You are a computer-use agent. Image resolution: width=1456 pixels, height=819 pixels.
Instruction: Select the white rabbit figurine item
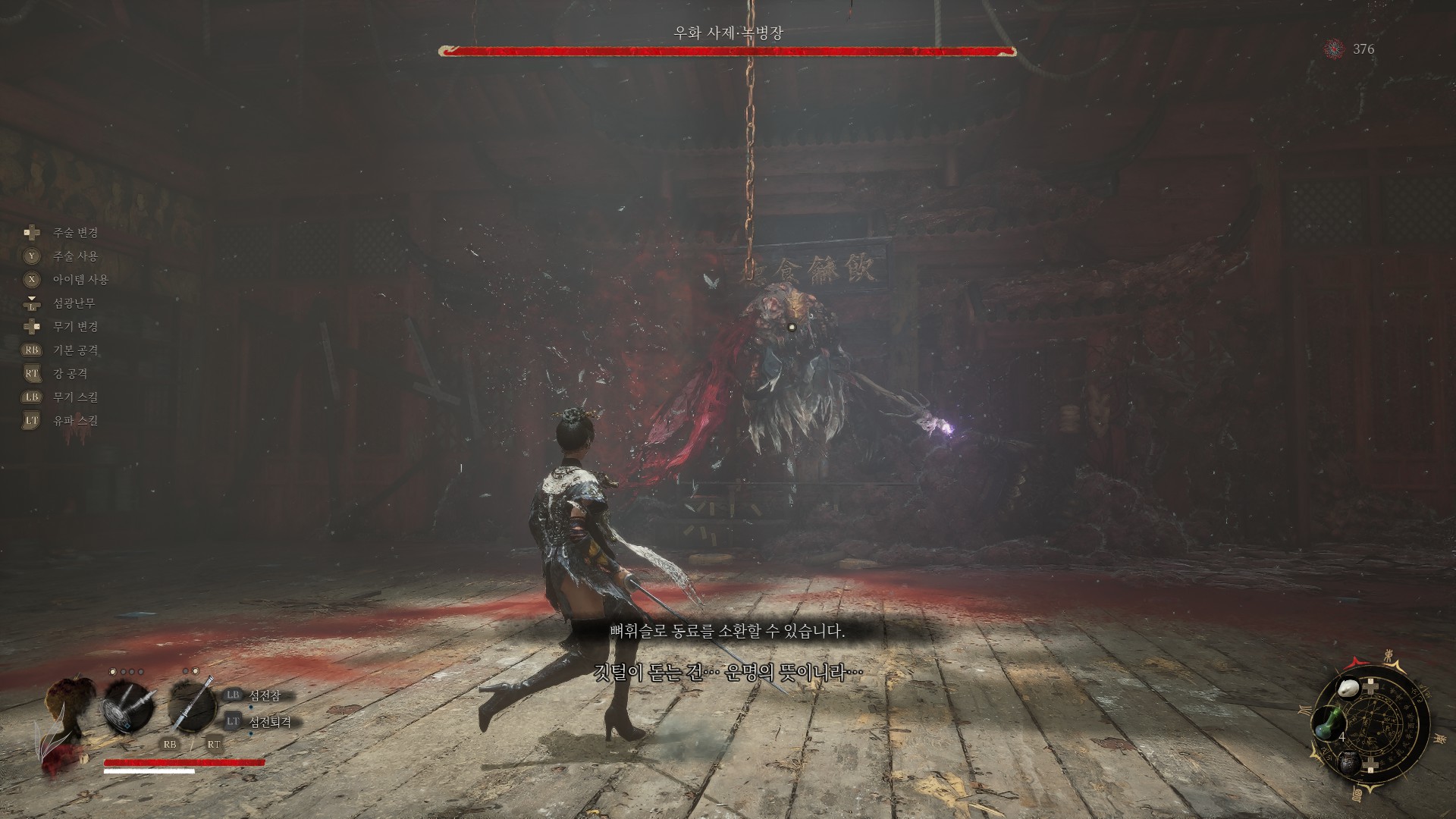point(1349,688)
